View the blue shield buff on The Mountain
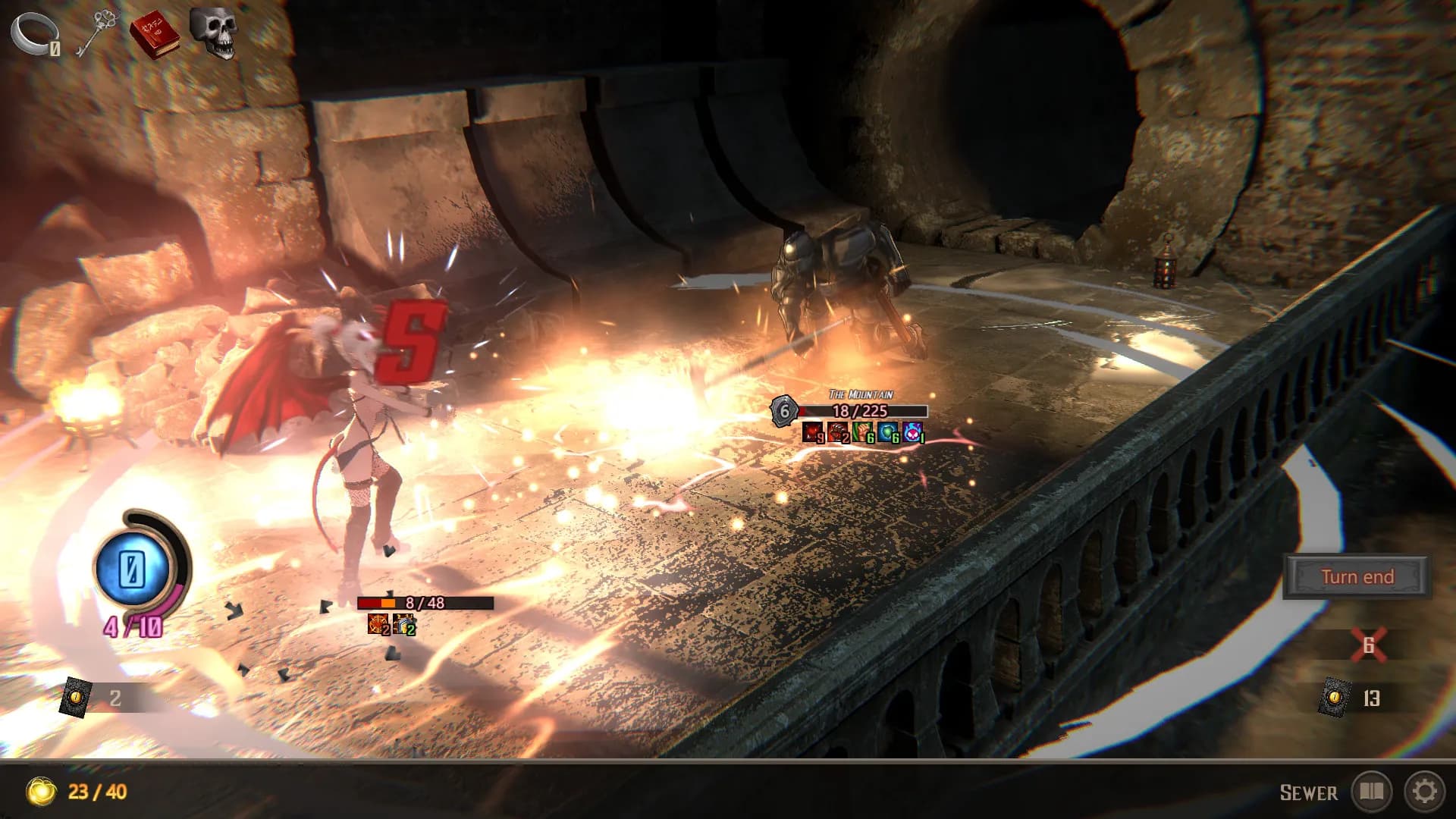 [x=887, y=434]
